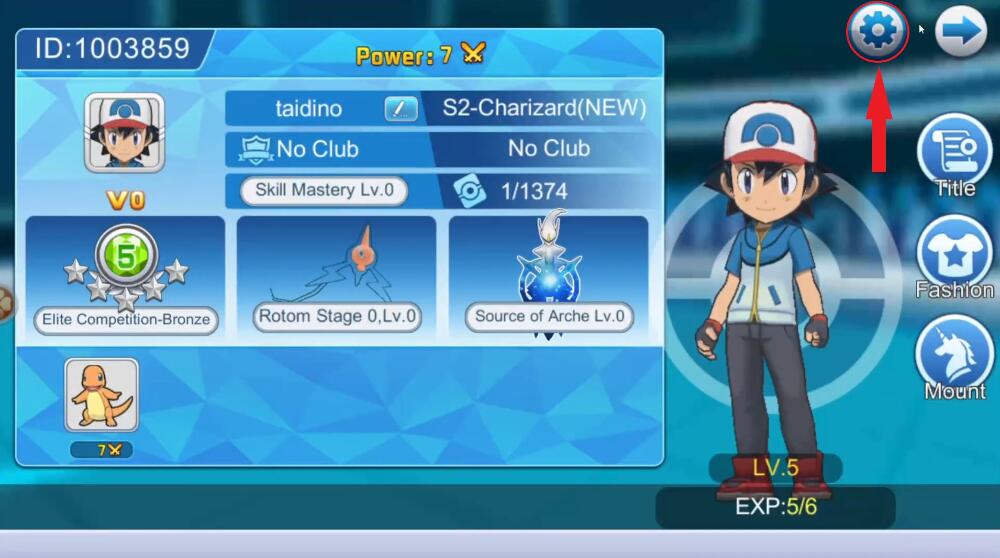Screen dimensions: 1000x558
Task: Select the trainer avatar portrait
Action: point(124,134)
